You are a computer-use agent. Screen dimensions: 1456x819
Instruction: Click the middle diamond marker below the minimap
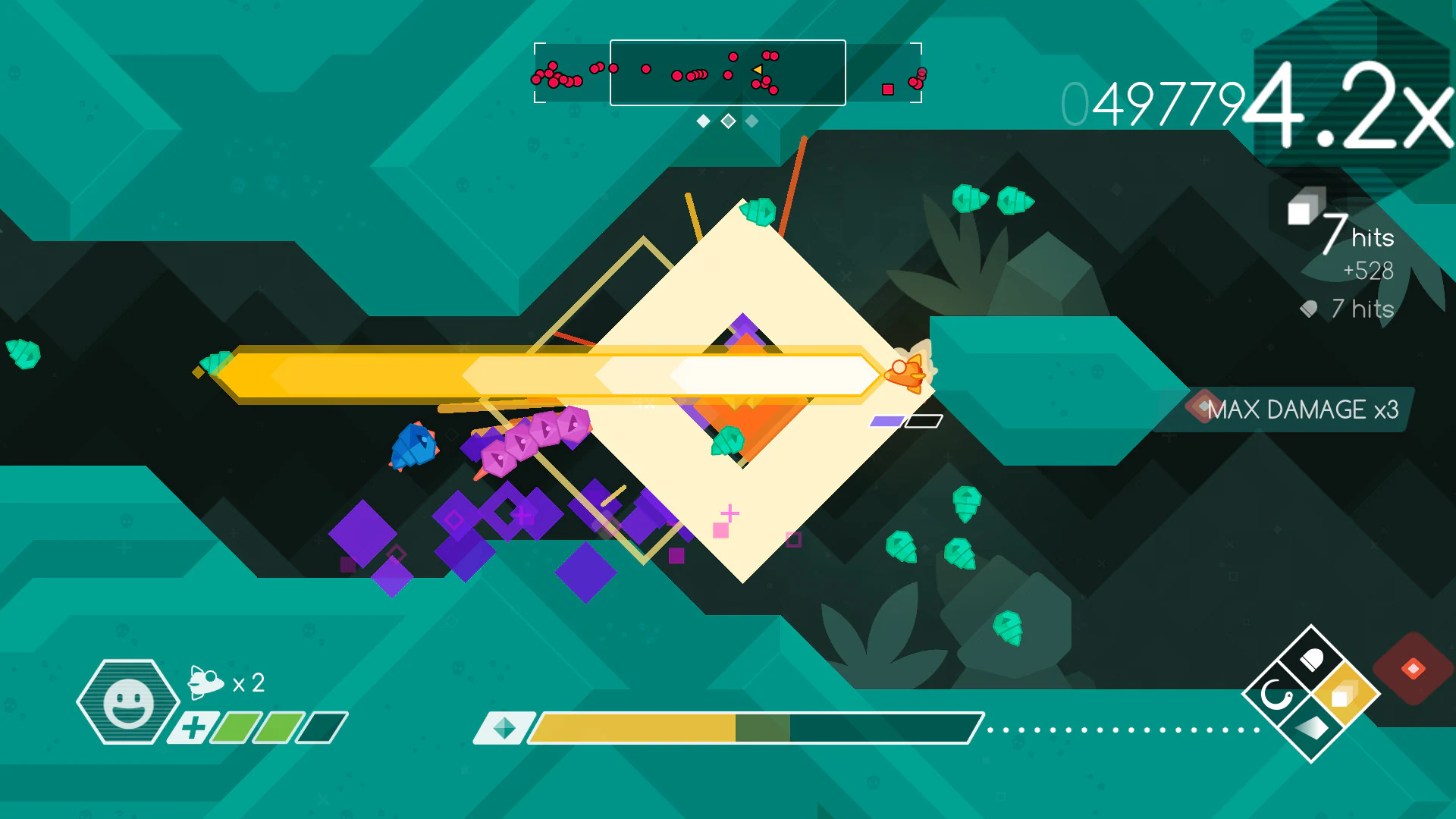729,120
